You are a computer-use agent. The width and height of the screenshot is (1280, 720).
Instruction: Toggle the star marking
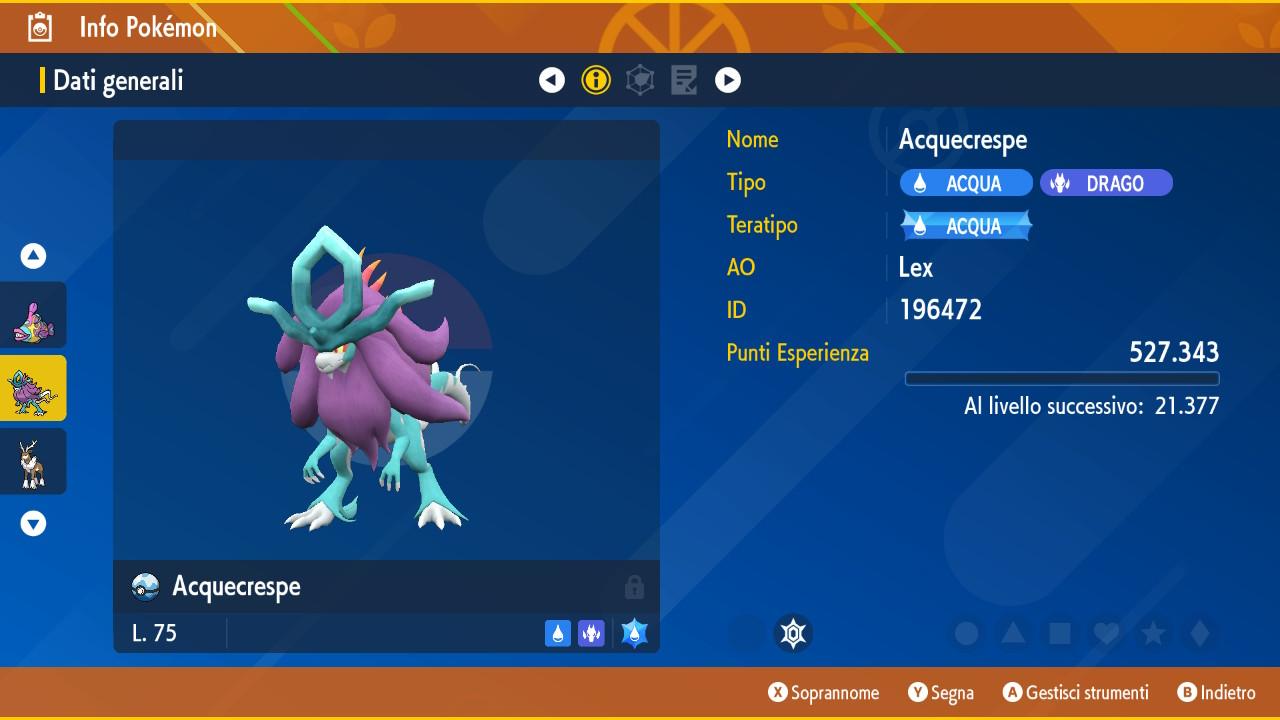pyautogui.click(x=1153, y=633)
